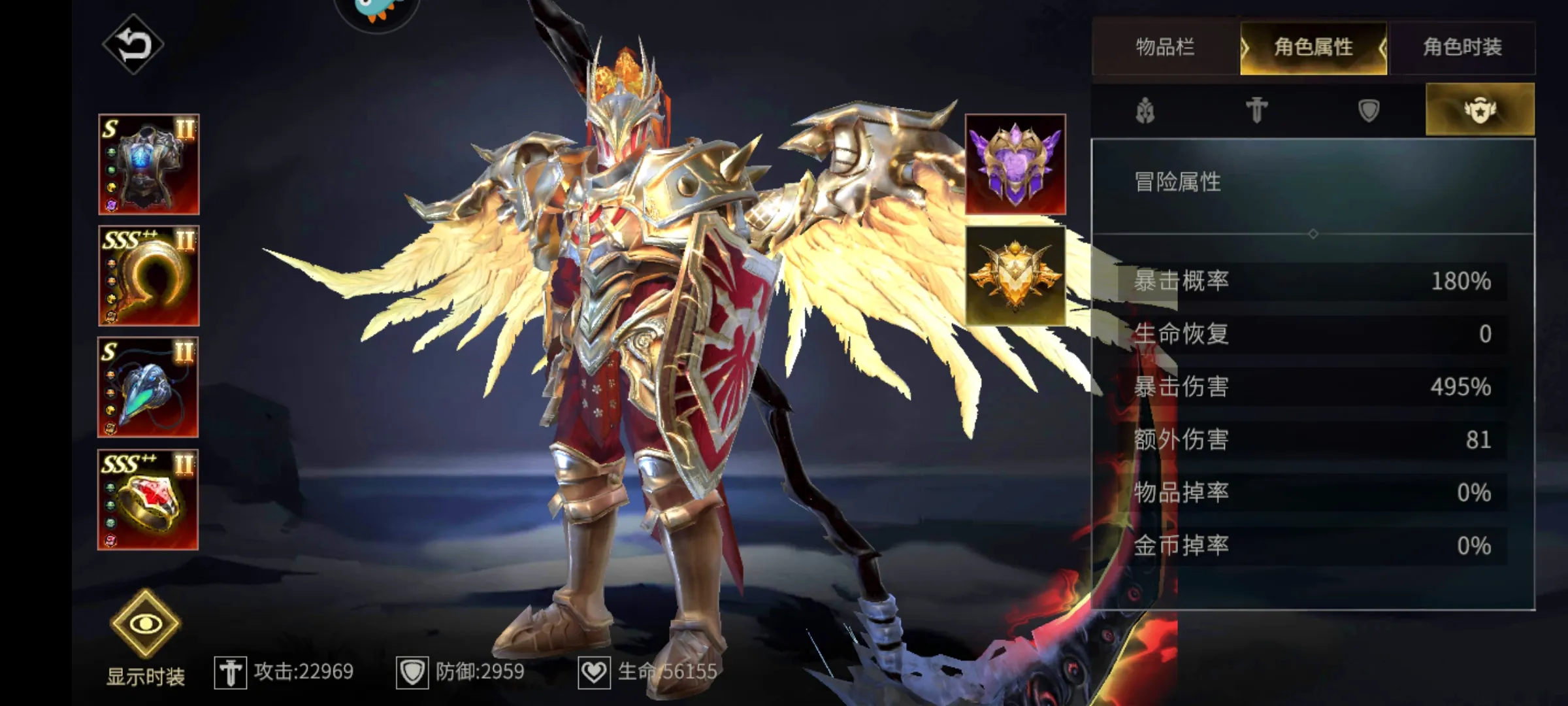Select the star badge adventure attribute sub-tab

pyautogui.click(x=1480, y=110)
